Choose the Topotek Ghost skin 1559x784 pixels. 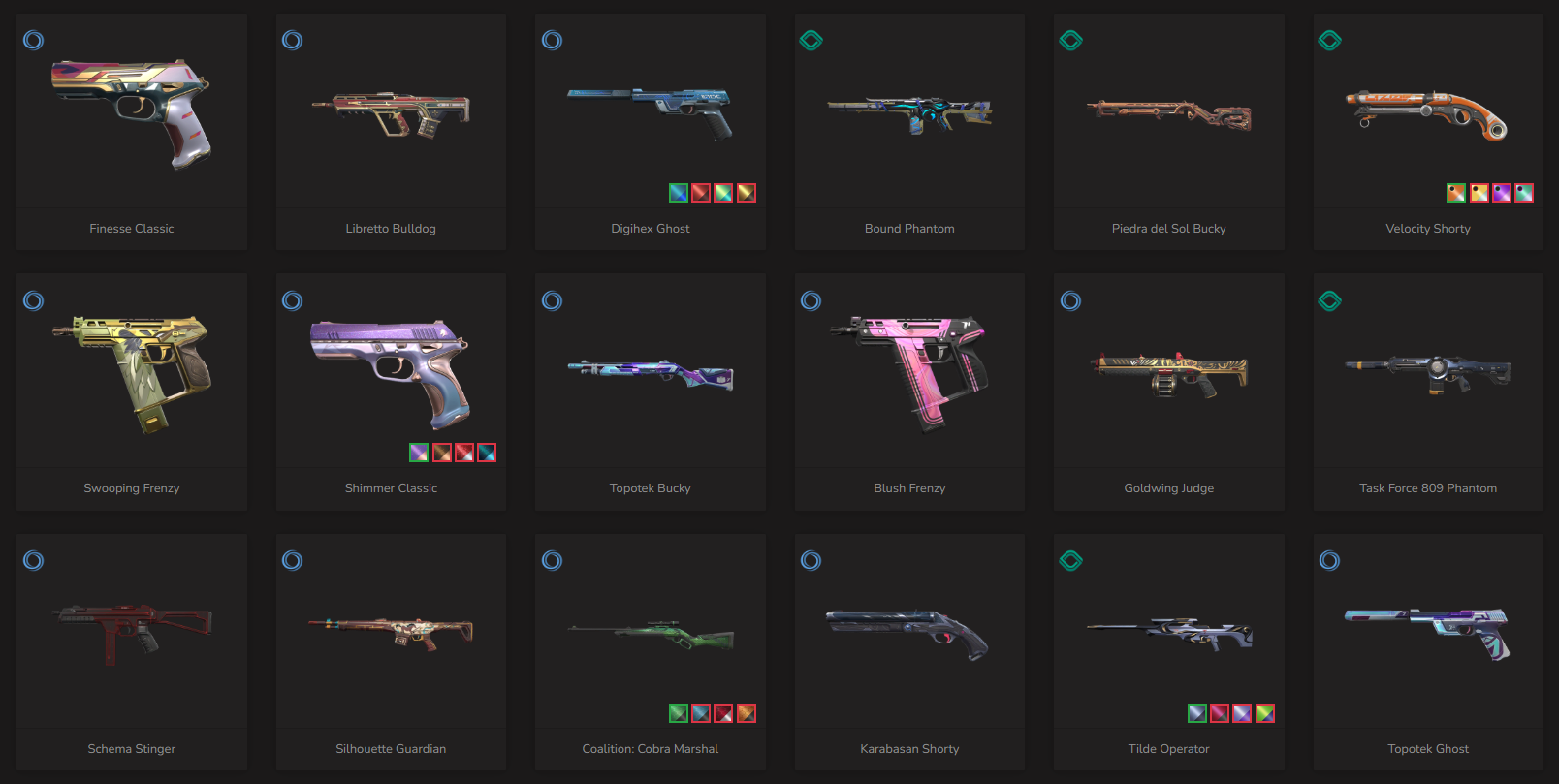point(1427,636)
